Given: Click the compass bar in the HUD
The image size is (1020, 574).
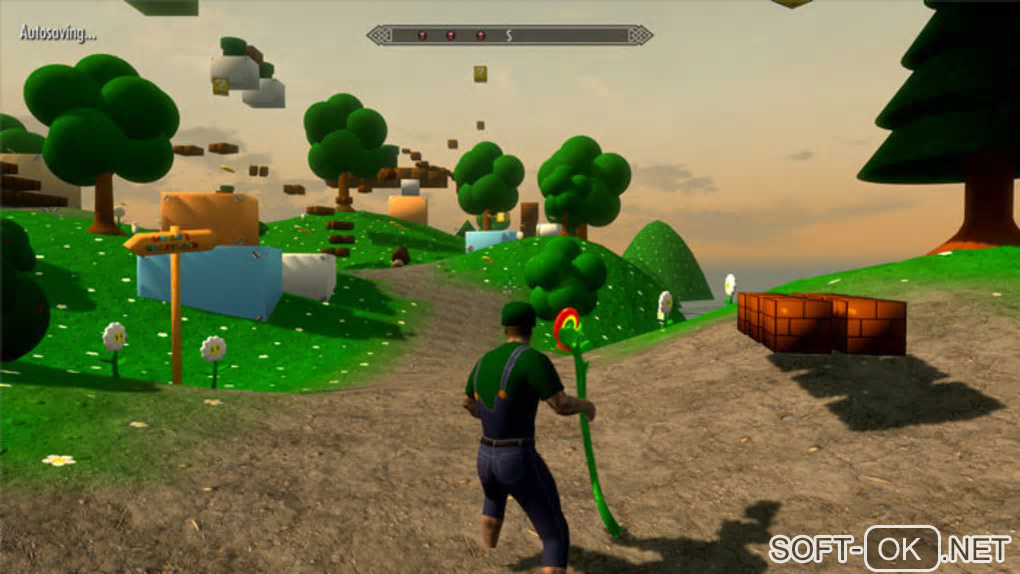Looking at the screenshot, I should [509, 35].
